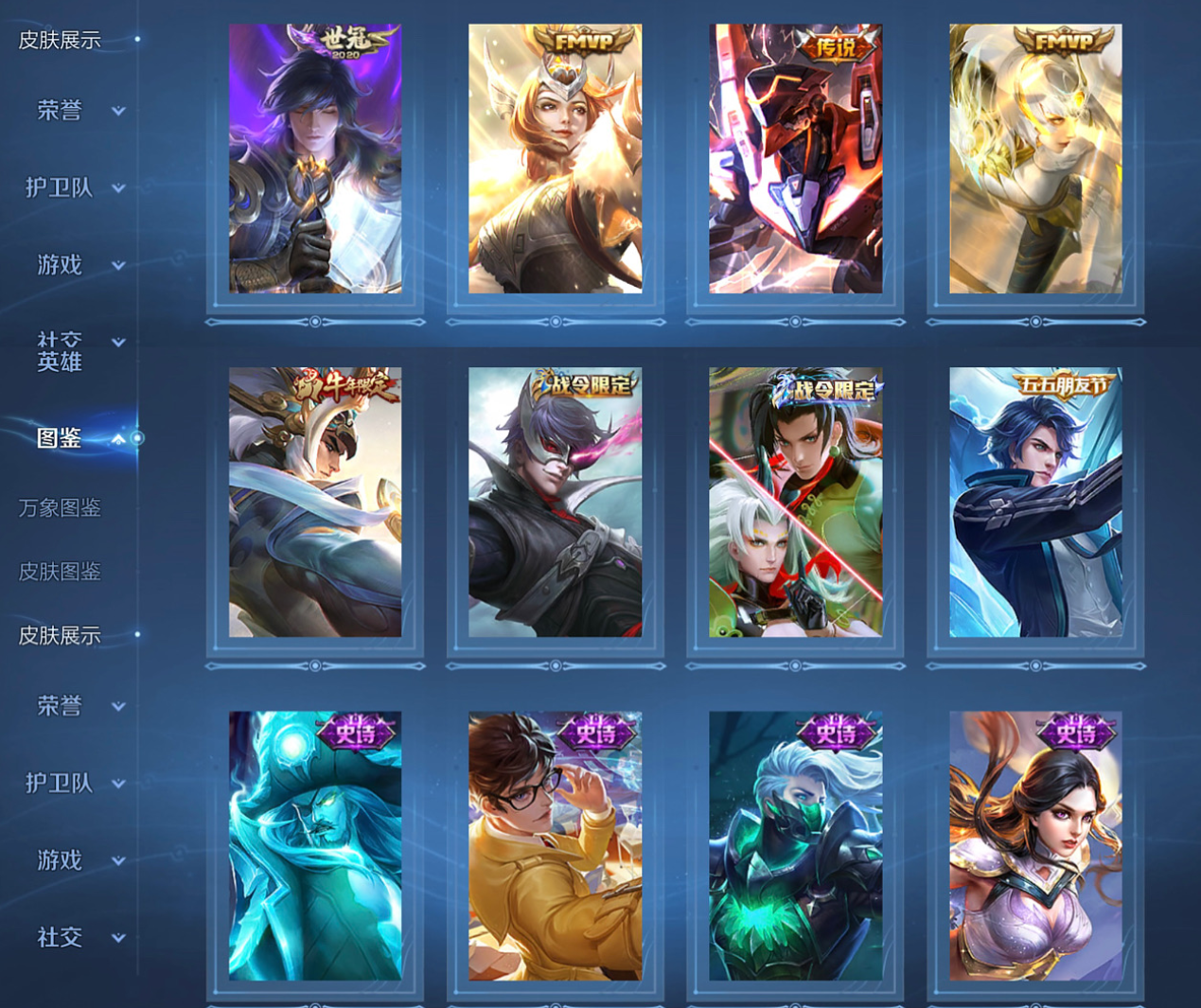1201x1008 pixels.
Task: Open the 史诗 dark-haired woman skin card
Action: click(x=1035, y=846)
